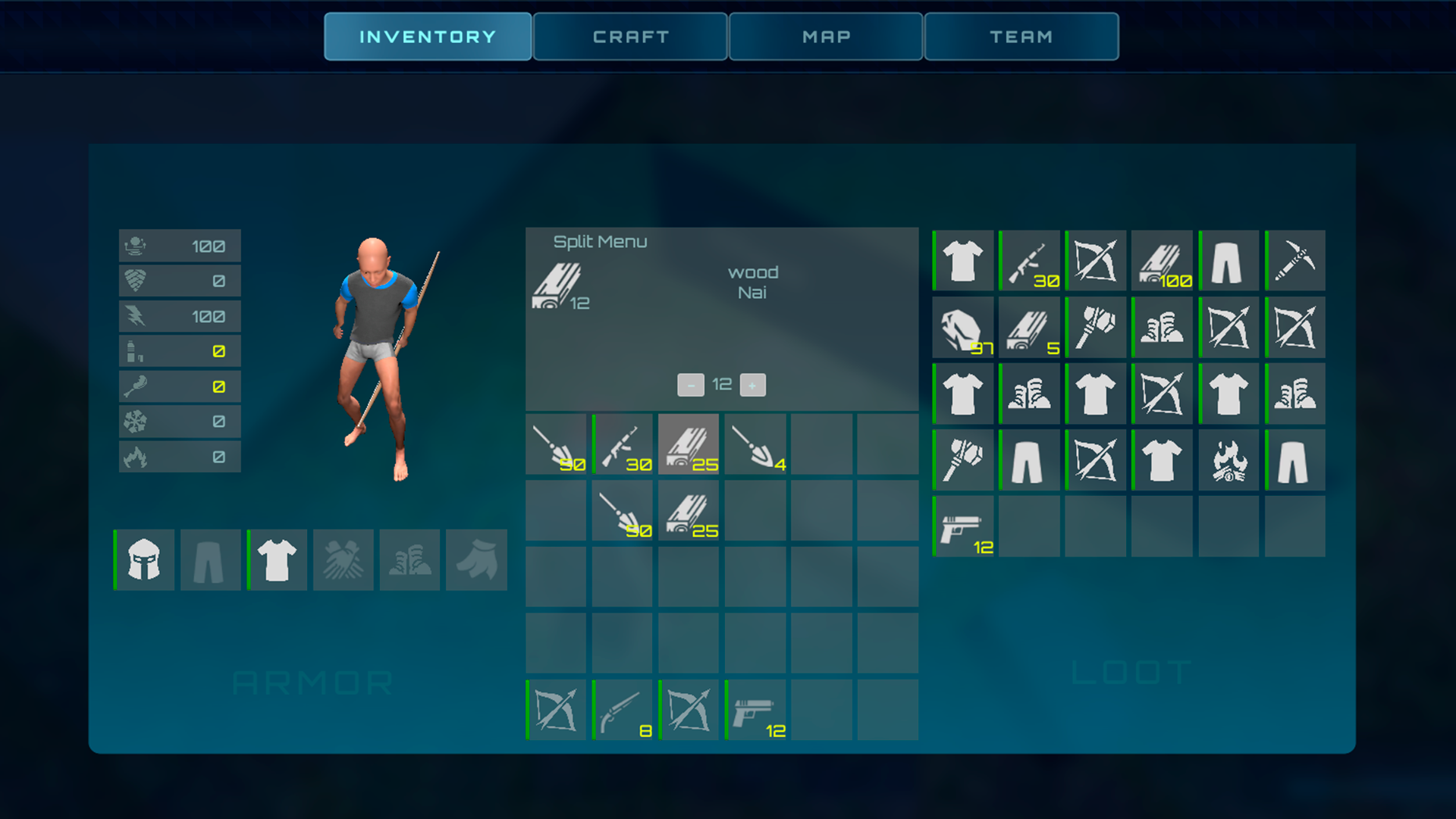The width and height of the screenshot is (1456, 819).
Task: Click the minus button in the Split Menu
Action: coord(691,384)
